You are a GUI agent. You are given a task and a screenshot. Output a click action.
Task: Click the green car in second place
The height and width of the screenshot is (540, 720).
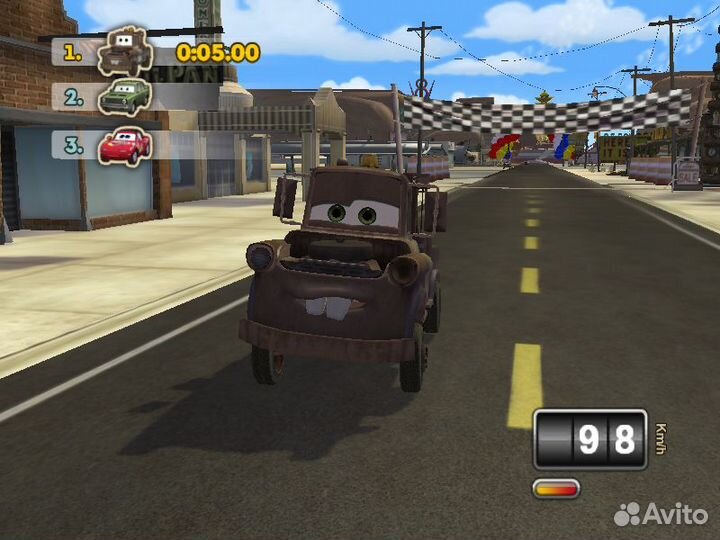[124, 97]
